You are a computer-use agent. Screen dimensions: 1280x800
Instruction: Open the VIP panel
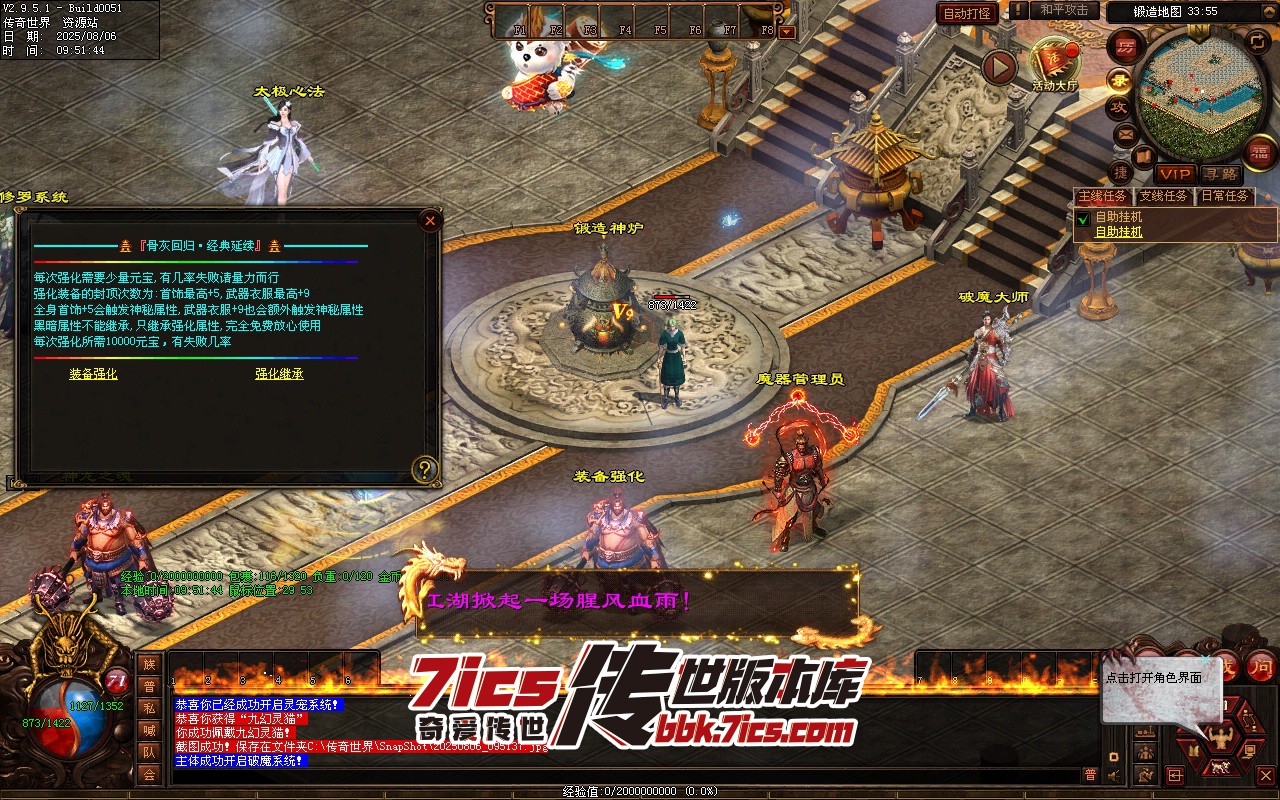[x=1175, y=174]
